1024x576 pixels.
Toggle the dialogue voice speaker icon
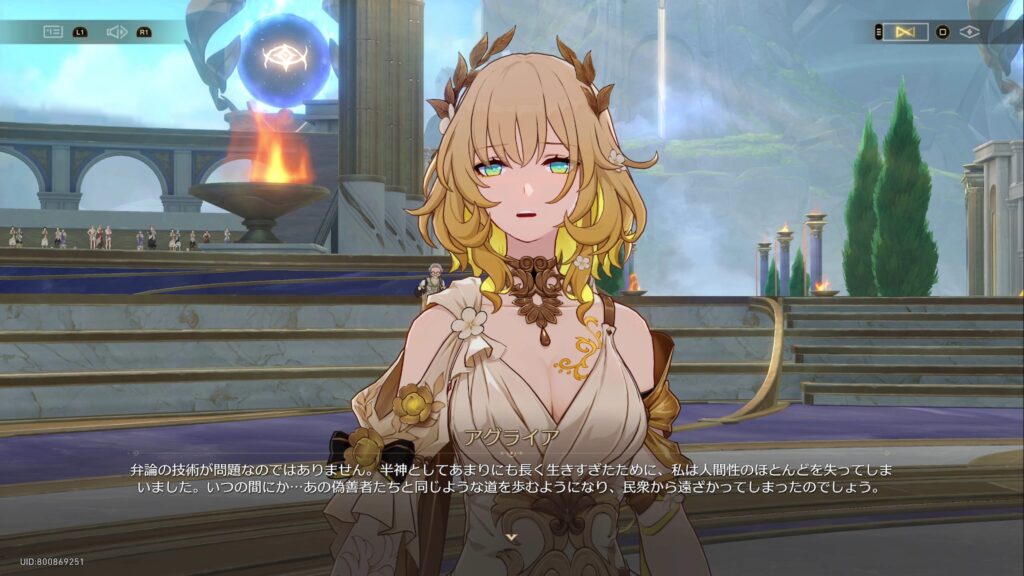pyautogui.click(x=116, y=32)
